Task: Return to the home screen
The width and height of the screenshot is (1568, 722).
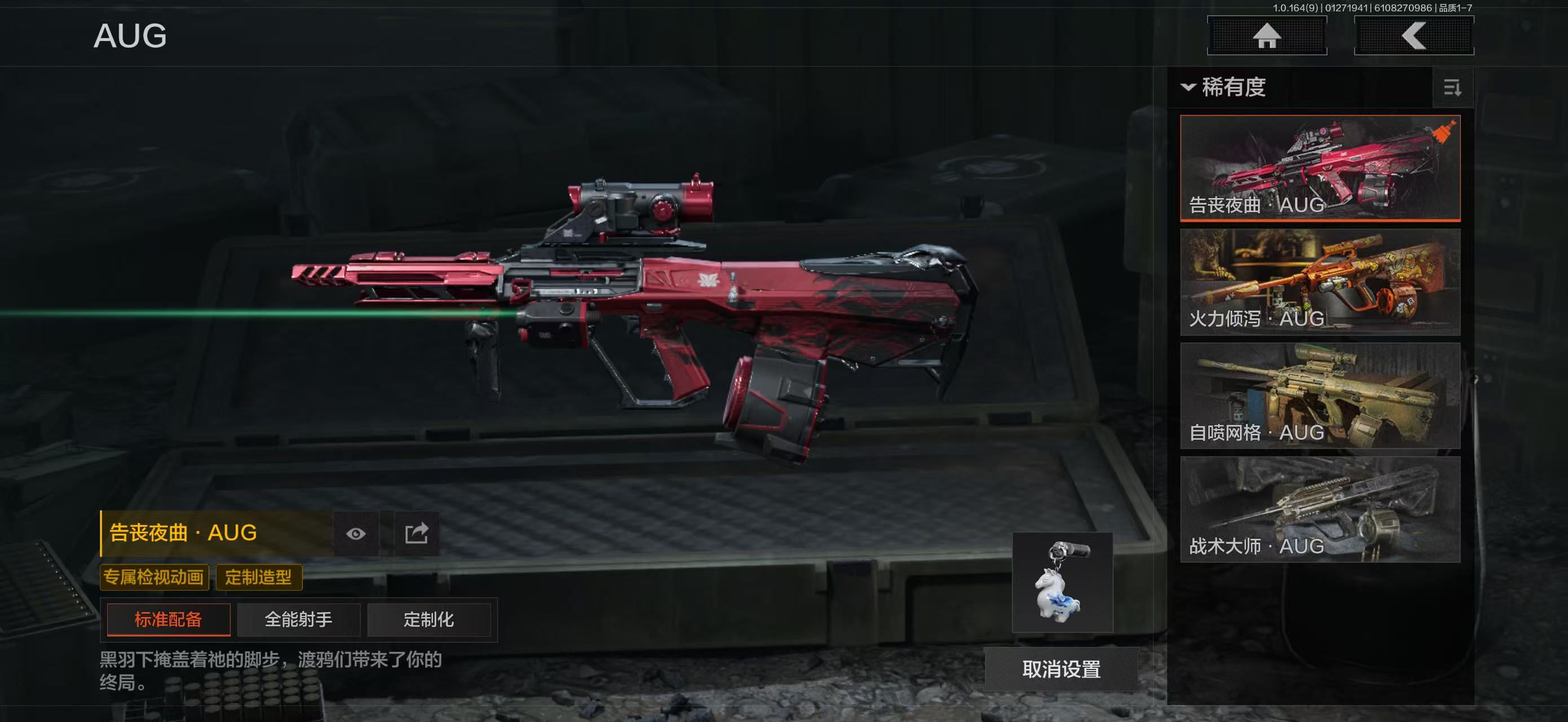Action: point(1267,36)
